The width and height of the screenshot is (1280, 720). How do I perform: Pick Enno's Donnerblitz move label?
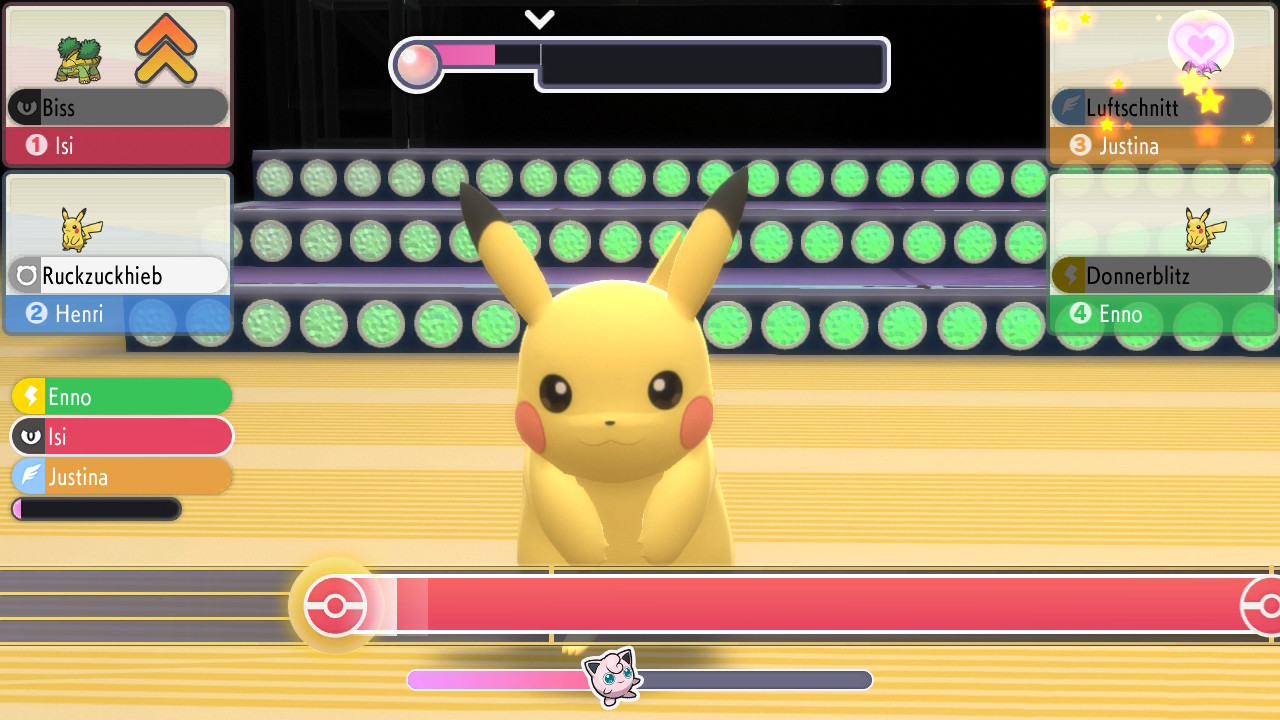[1161, 275]
